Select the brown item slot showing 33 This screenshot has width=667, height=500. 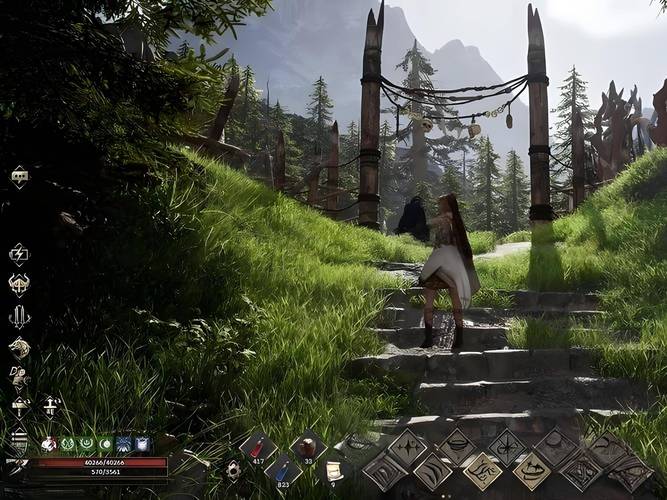click(x=307, y=447)
